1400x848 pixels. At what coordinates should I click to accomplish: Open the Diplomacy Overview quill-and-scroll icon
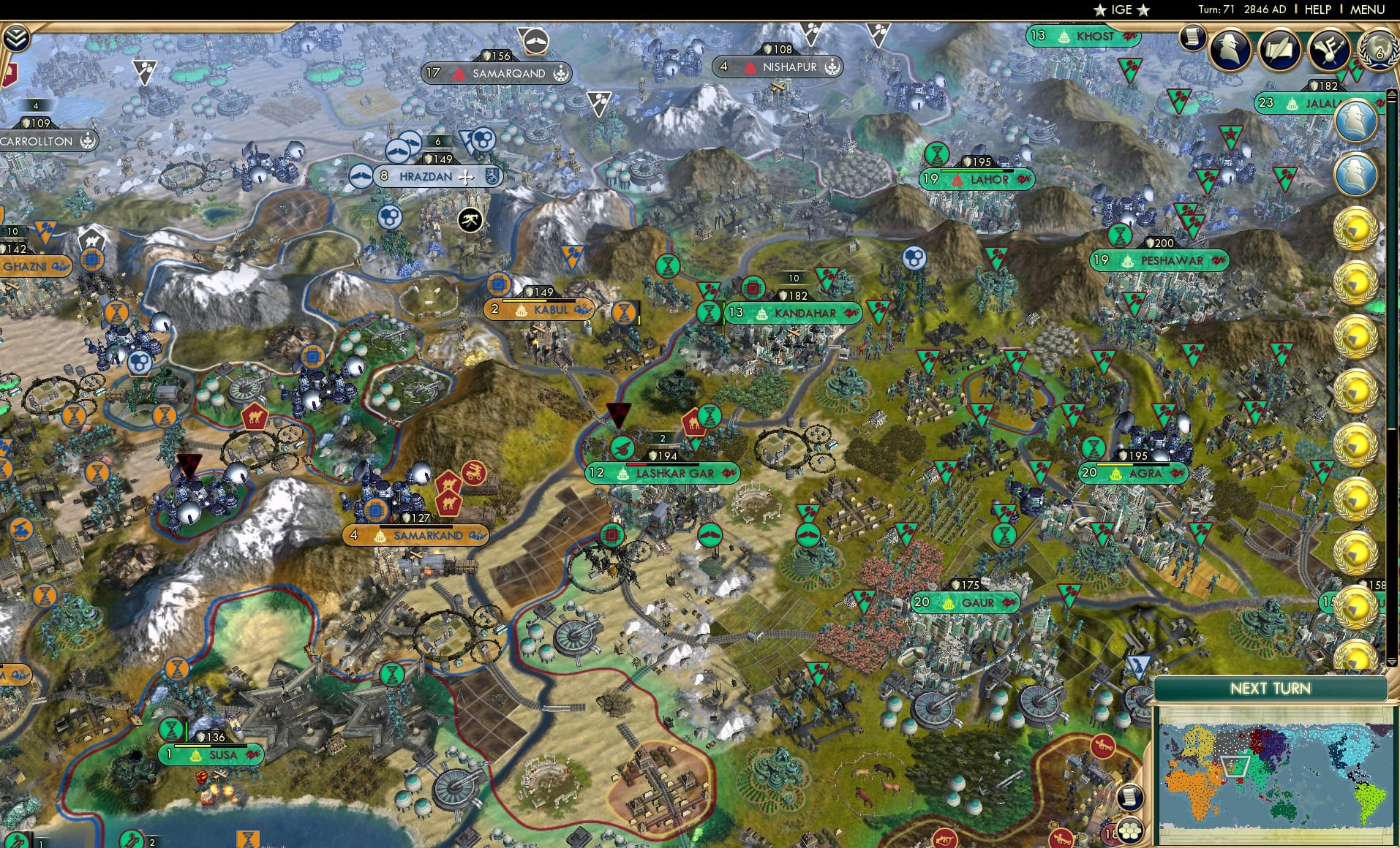point(1281,50)
